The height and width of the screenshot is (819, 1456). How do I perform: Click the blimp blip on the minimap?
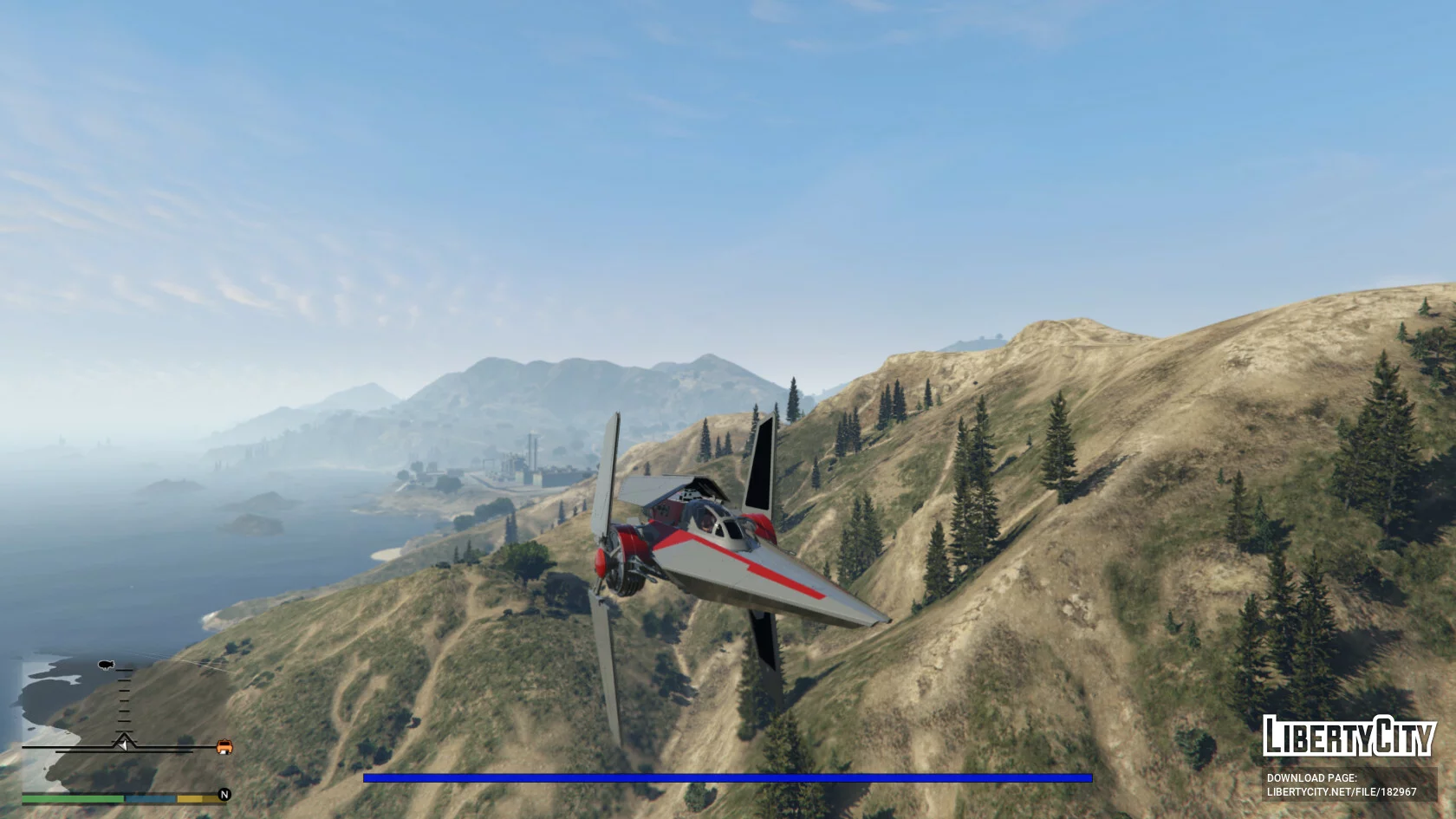107,666
